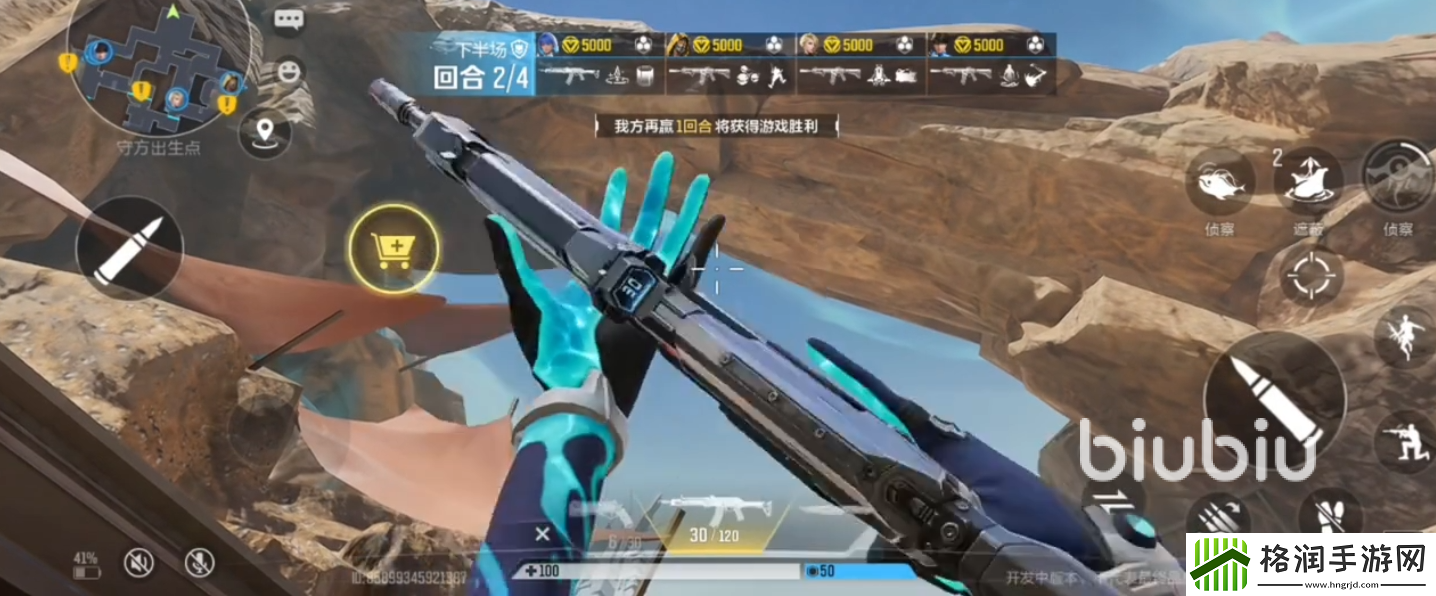Toggle the speaker mute icon
This screenshot has width=1436, height=596.
tap(139, 563)
